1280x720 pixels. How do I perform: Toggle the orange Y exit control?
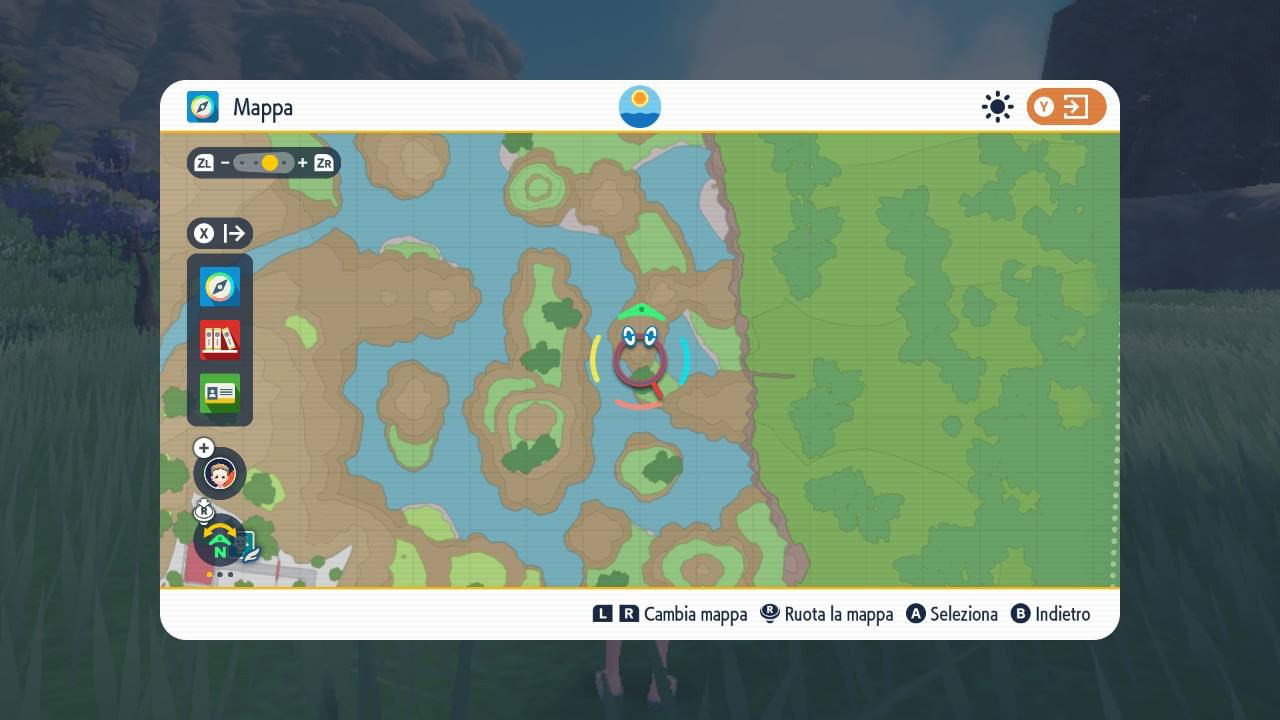1066,107
